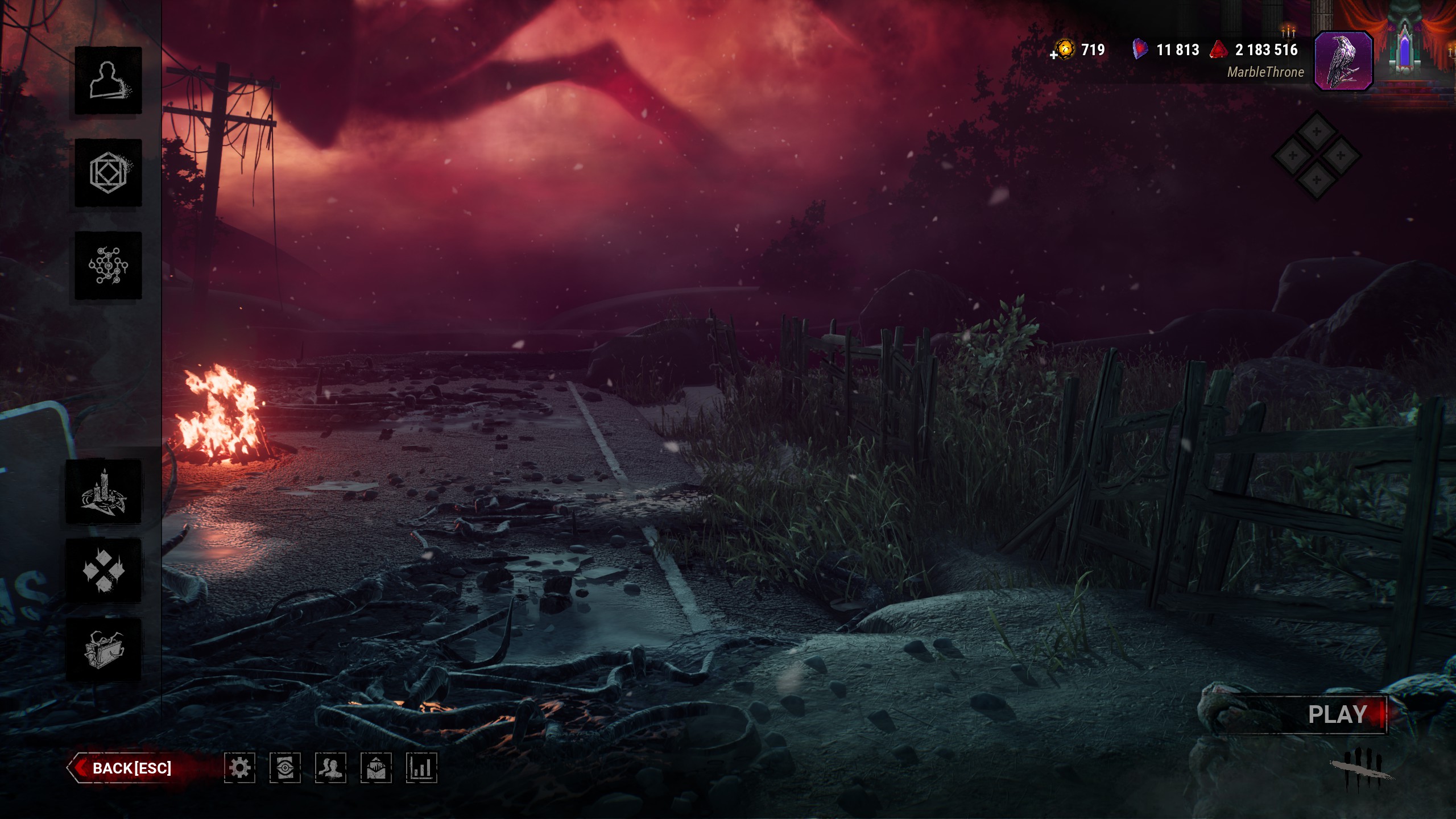
Task: Open the bar chart statistics icon
Action: coord(421,768)
